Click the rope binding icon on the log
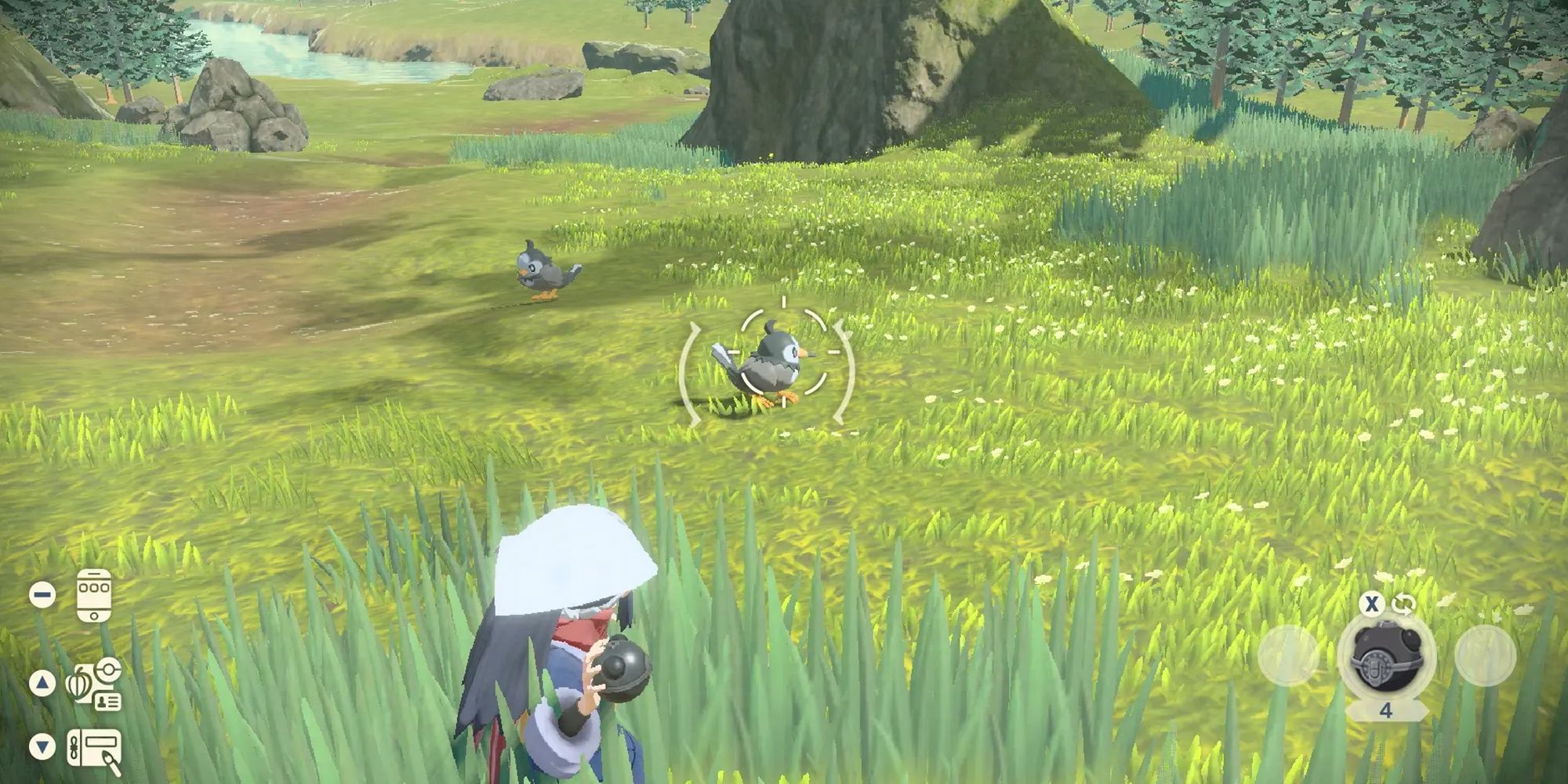The height and width of the screenshot is (784, 1568). [74, 746]
